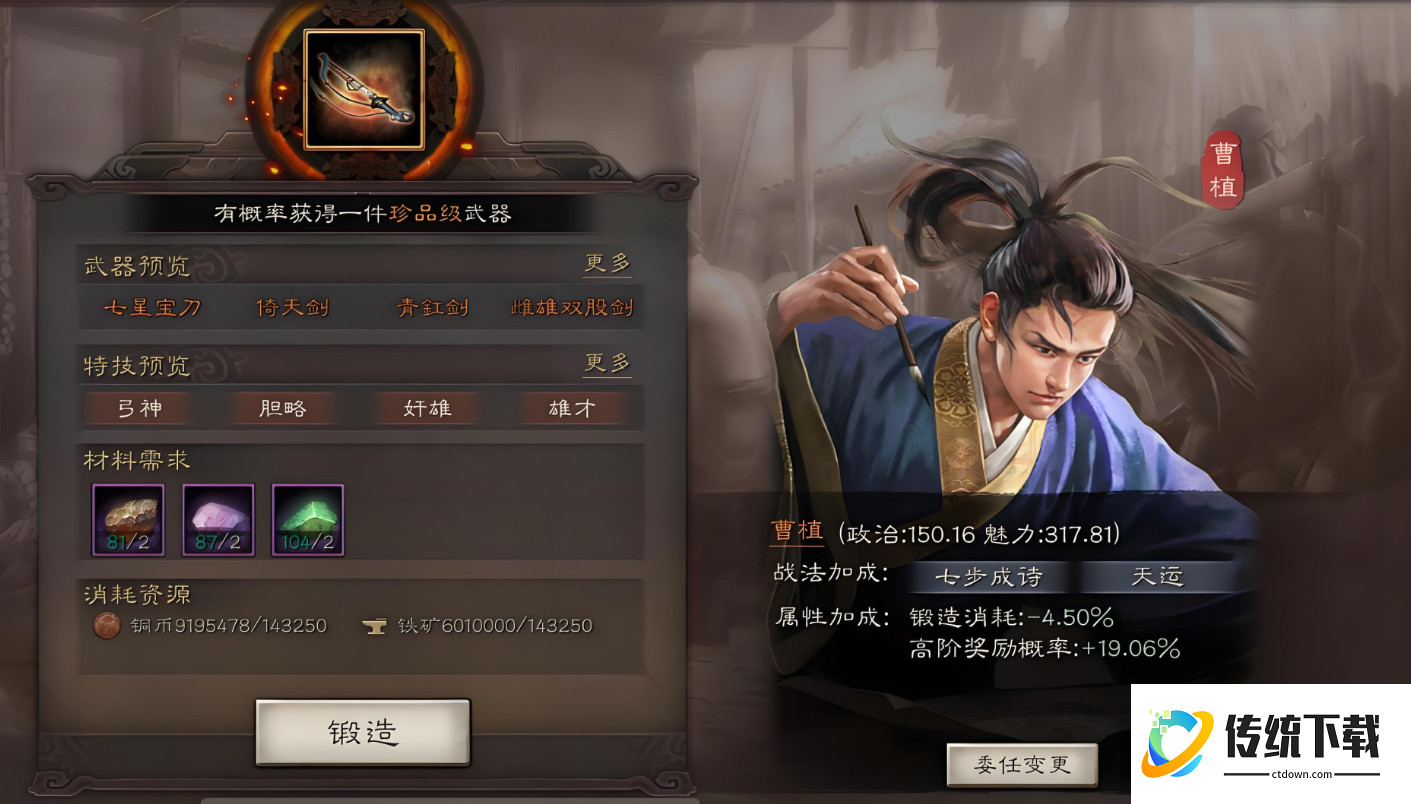The width and height of the screenshot is (1411, 804).
Task: Select the first ore material icon
Action: [127, 520]
